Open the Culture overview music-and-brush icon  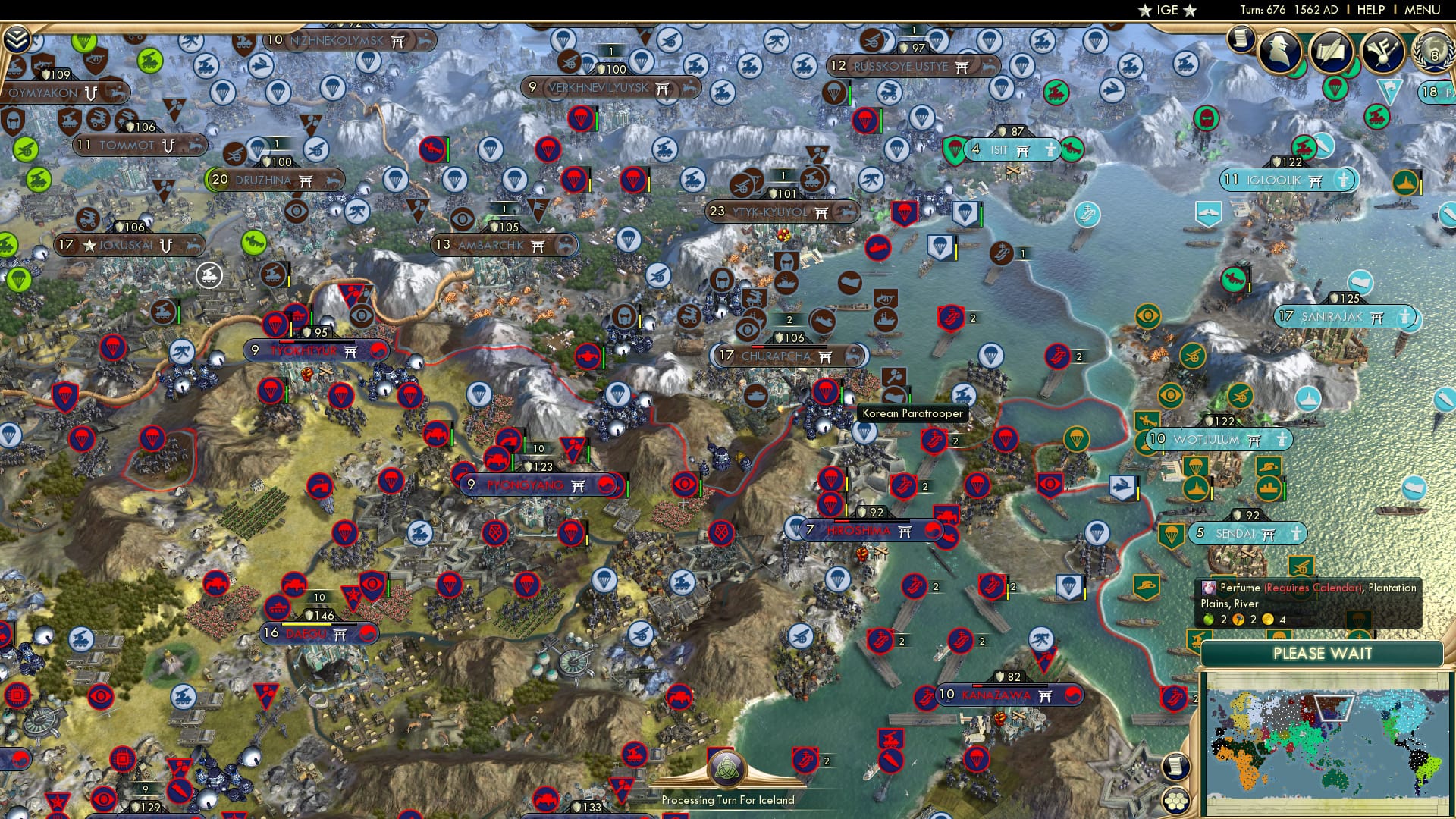coord(1383,50)
